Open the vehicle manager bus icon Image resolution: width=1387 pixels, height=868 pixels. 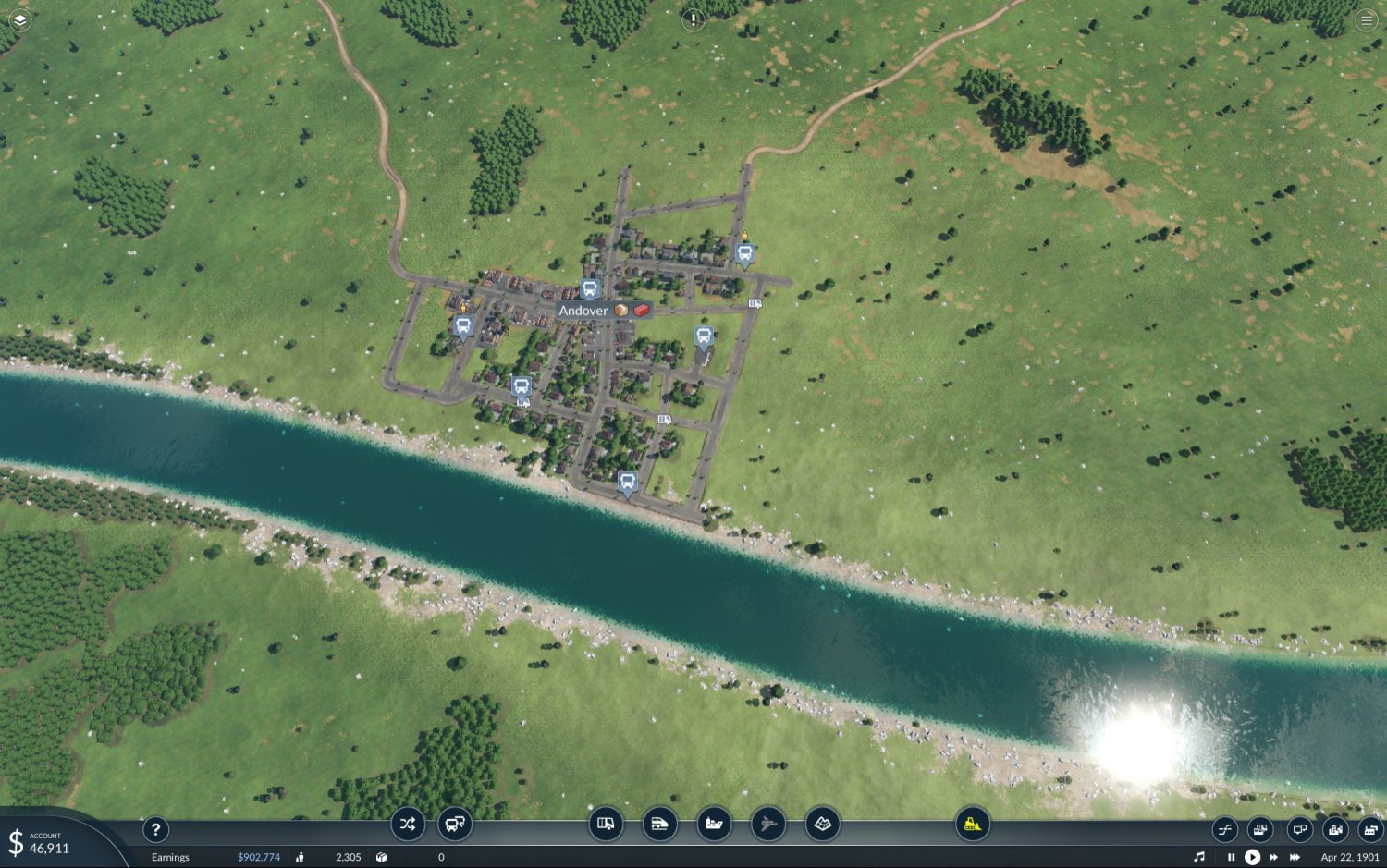tap(455, 824)
